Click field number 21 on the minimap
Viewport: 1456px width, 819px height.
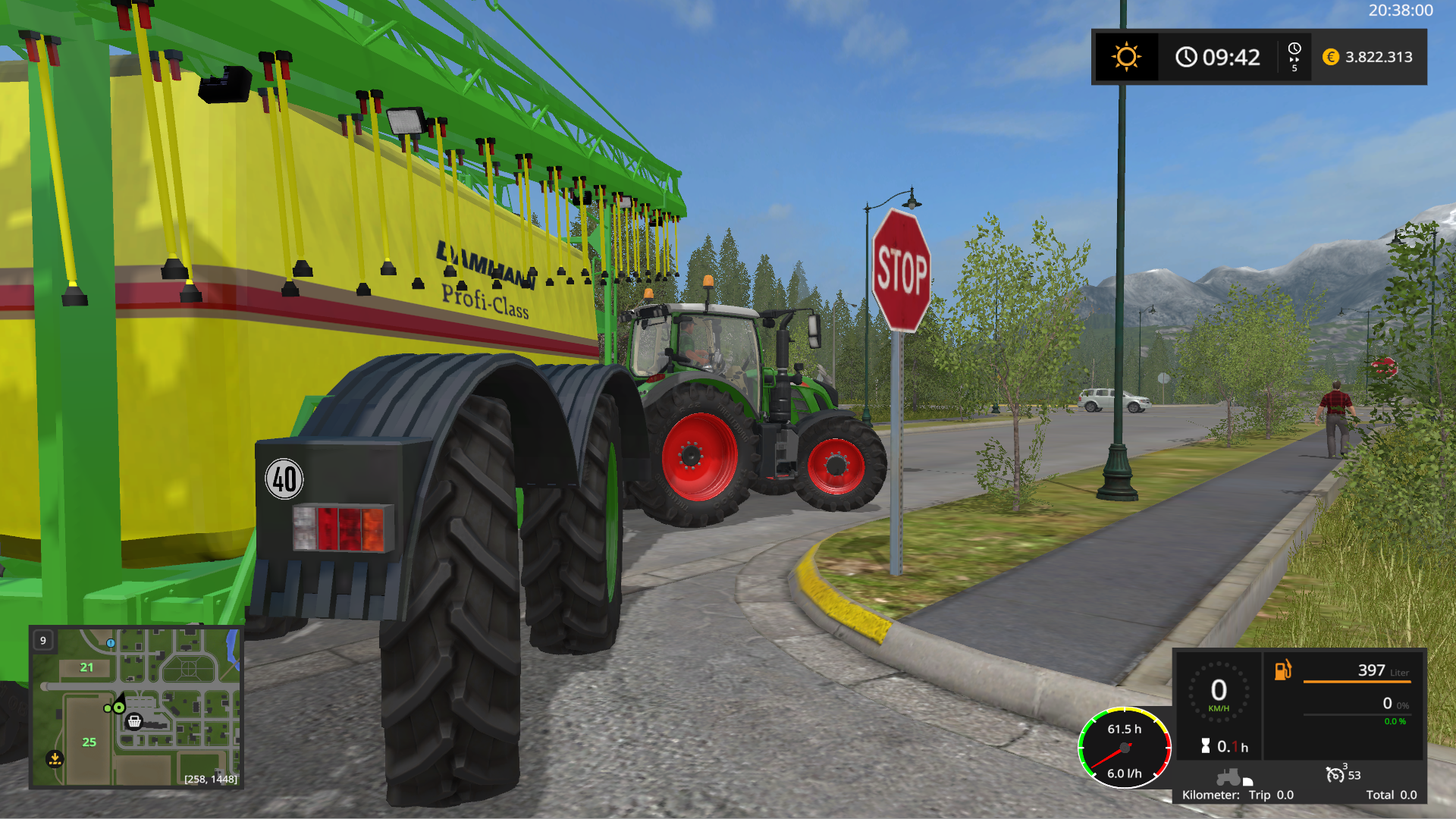[x=86, y=667]
